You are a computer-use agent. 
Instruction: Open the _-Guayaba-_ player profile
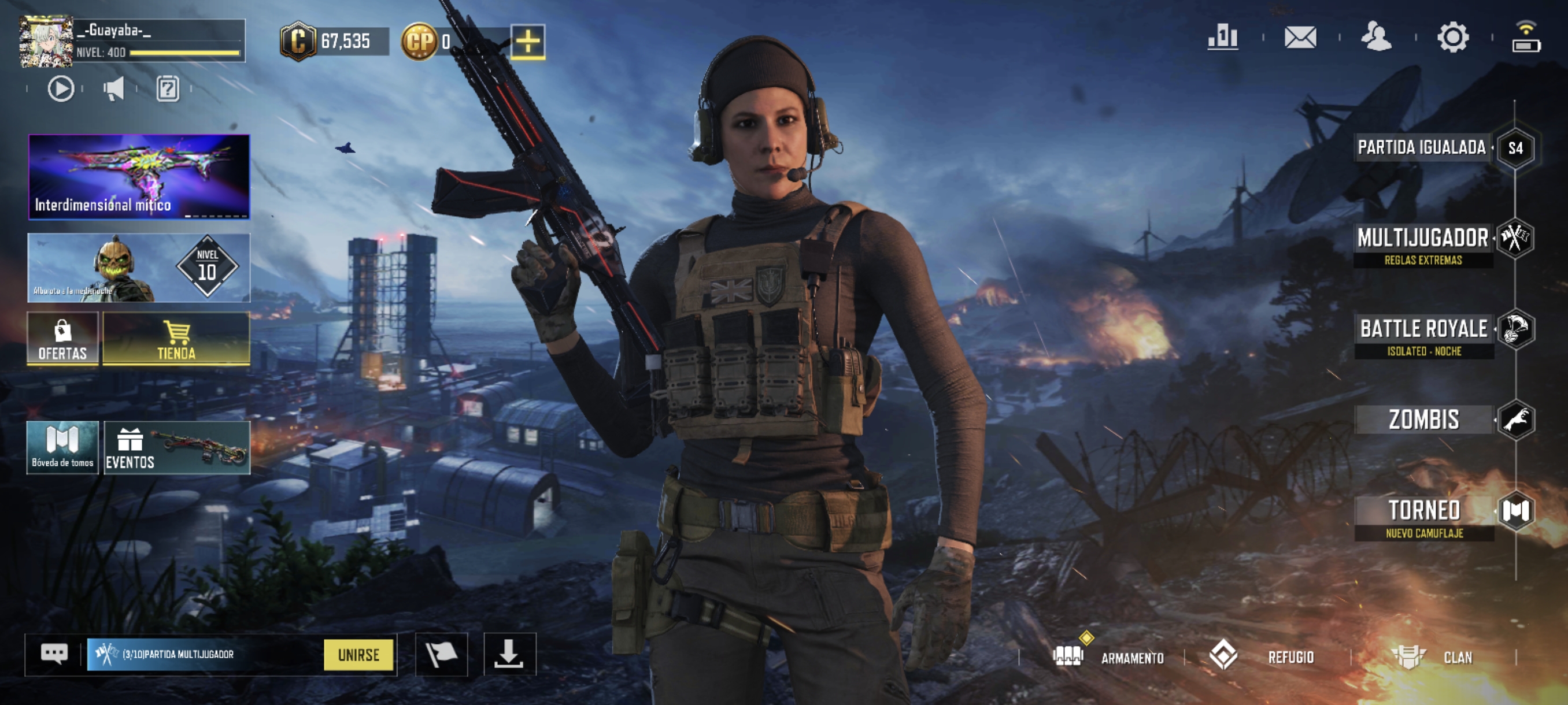click(46, 42)
